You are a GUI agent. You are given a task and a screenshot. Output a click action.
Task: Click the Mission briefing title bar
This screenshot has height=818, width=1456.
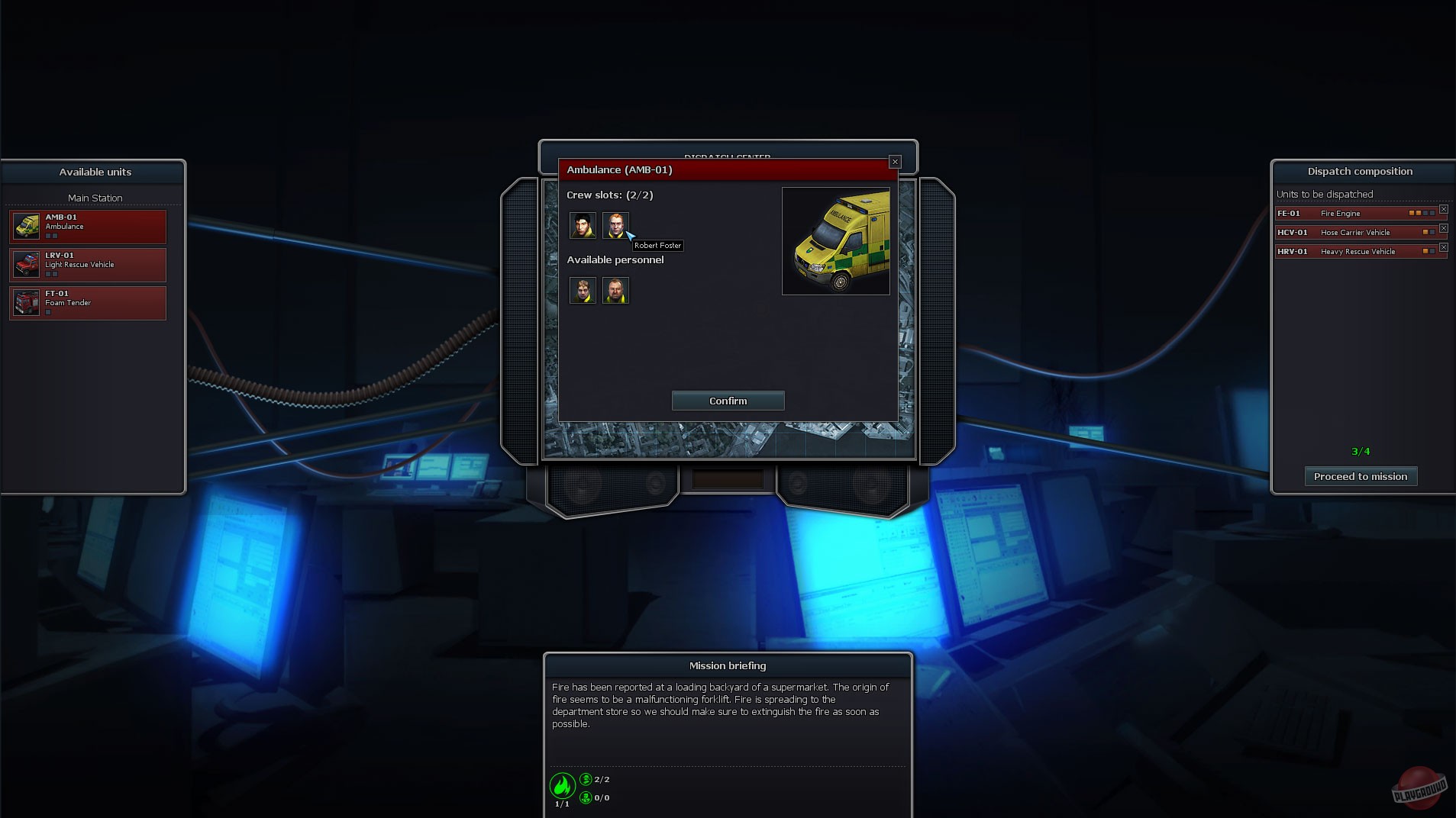pyautogui.click(x=726, y=665)
